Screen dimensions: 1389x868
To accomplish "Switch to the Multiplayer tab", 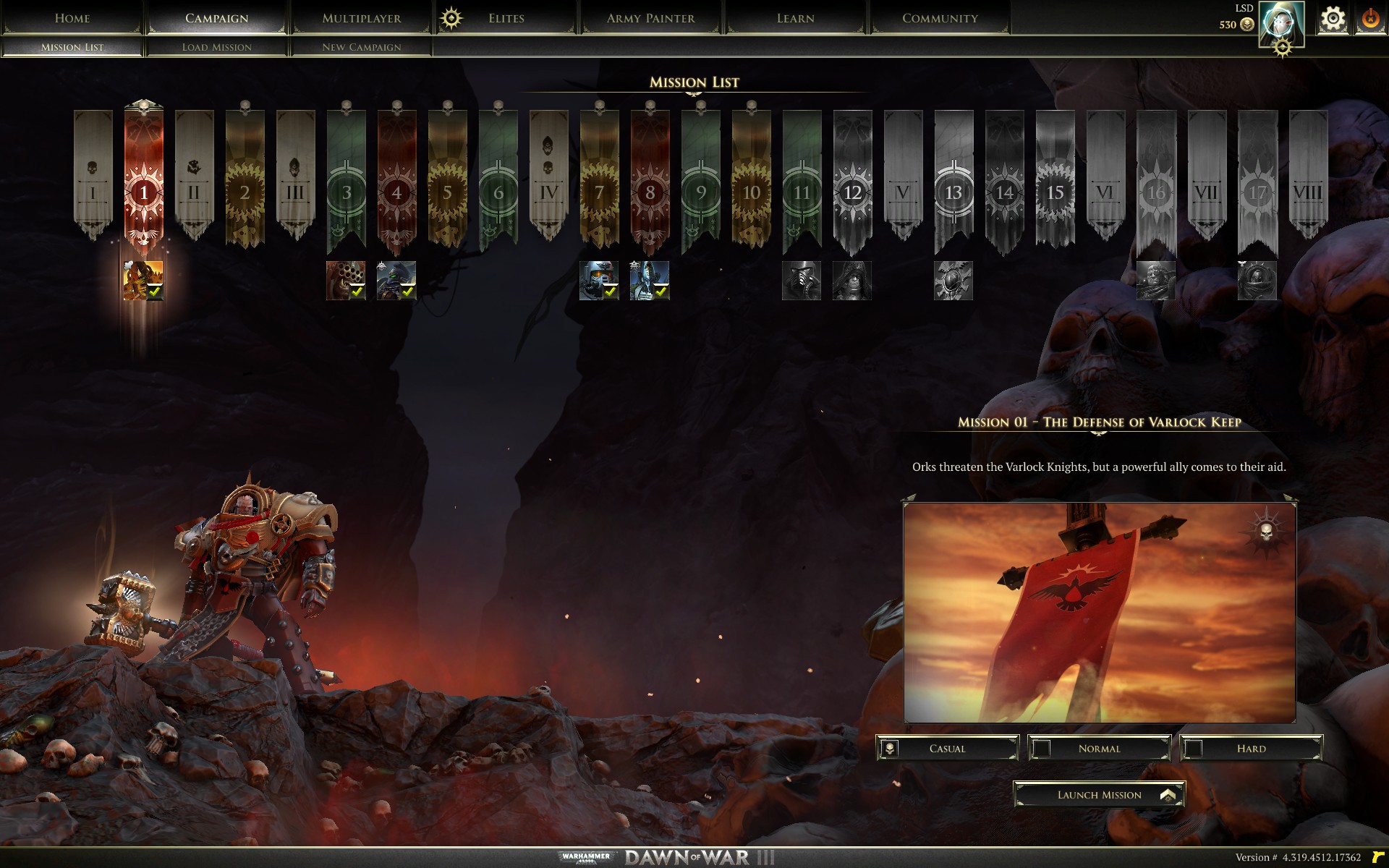I will coord(361,18).
